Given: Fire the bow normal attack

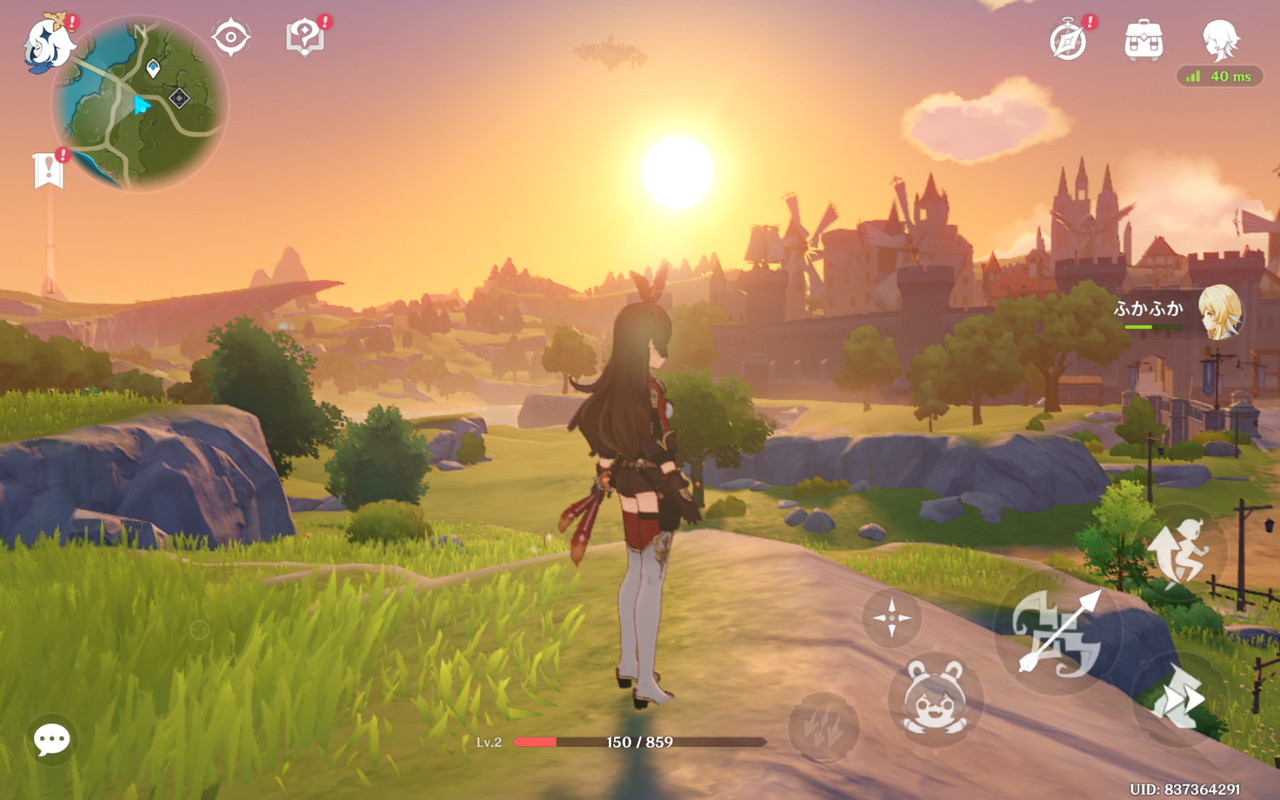Looking at the screenshot, I should [x=1058, y=632].
